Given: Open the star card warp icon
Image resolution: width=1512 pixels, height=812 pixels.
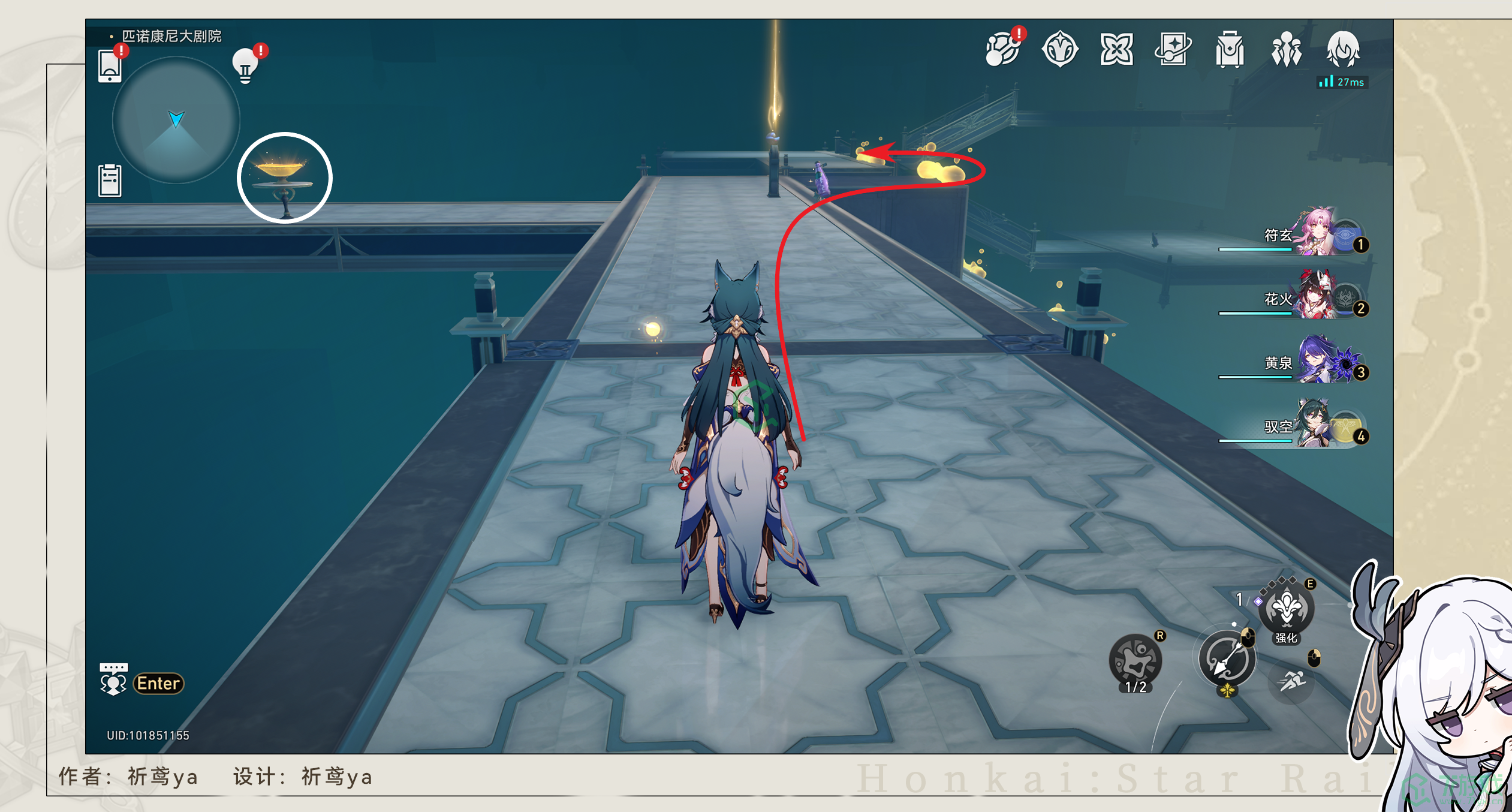Looking at the screenshot, I should click(1173, 49).
